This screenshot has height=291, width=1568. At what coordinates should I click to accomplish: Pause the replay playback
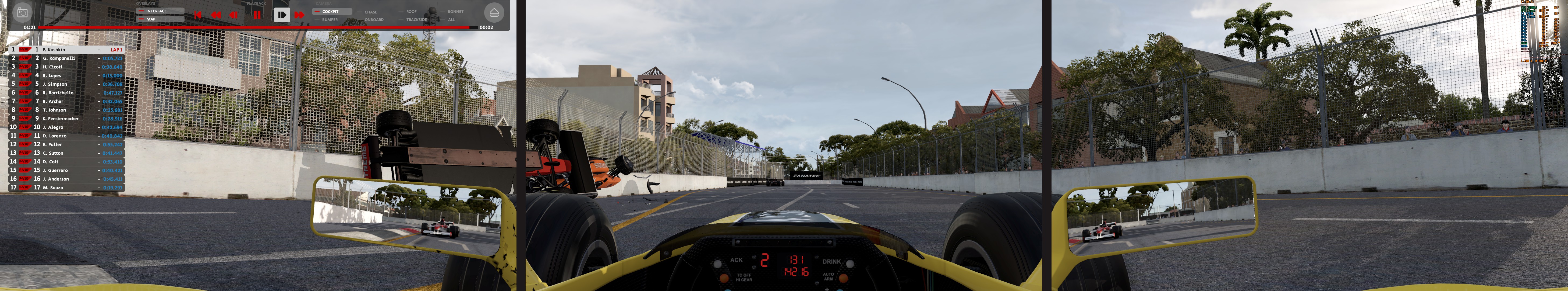point(257,15)
